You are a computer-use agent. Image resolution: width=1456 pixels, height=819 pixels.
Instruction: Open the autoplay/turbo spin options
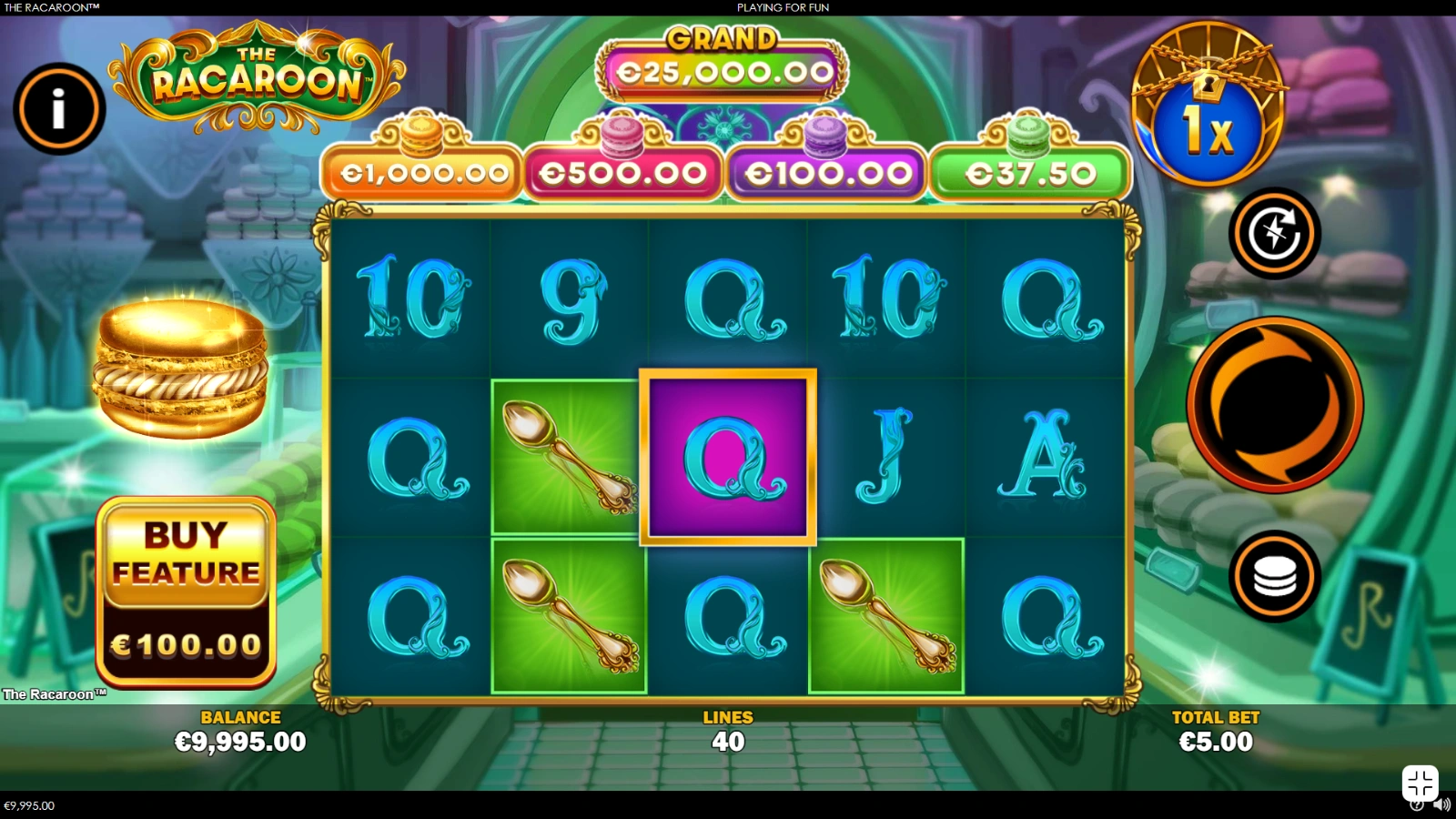coord(1274,233)
